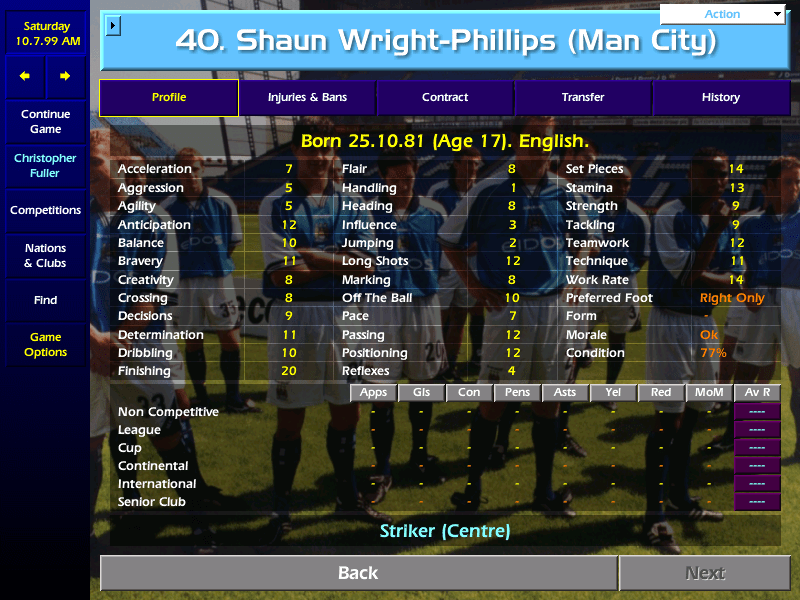The width and height of the screenshot is (800, 600).
Task: View the History tab
Action: pyautogui.click(x=720, y=97)
